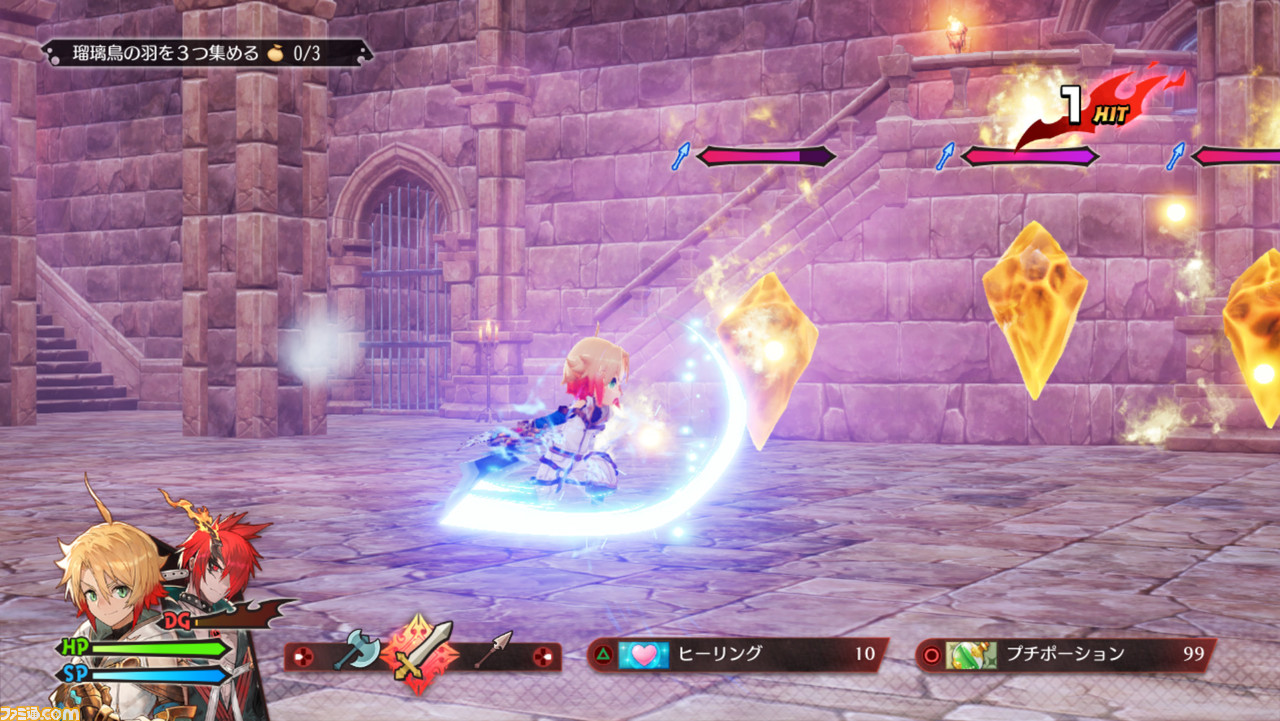
Task: Use the Petit Potion item slot
Action: [x=1065, y=655]
